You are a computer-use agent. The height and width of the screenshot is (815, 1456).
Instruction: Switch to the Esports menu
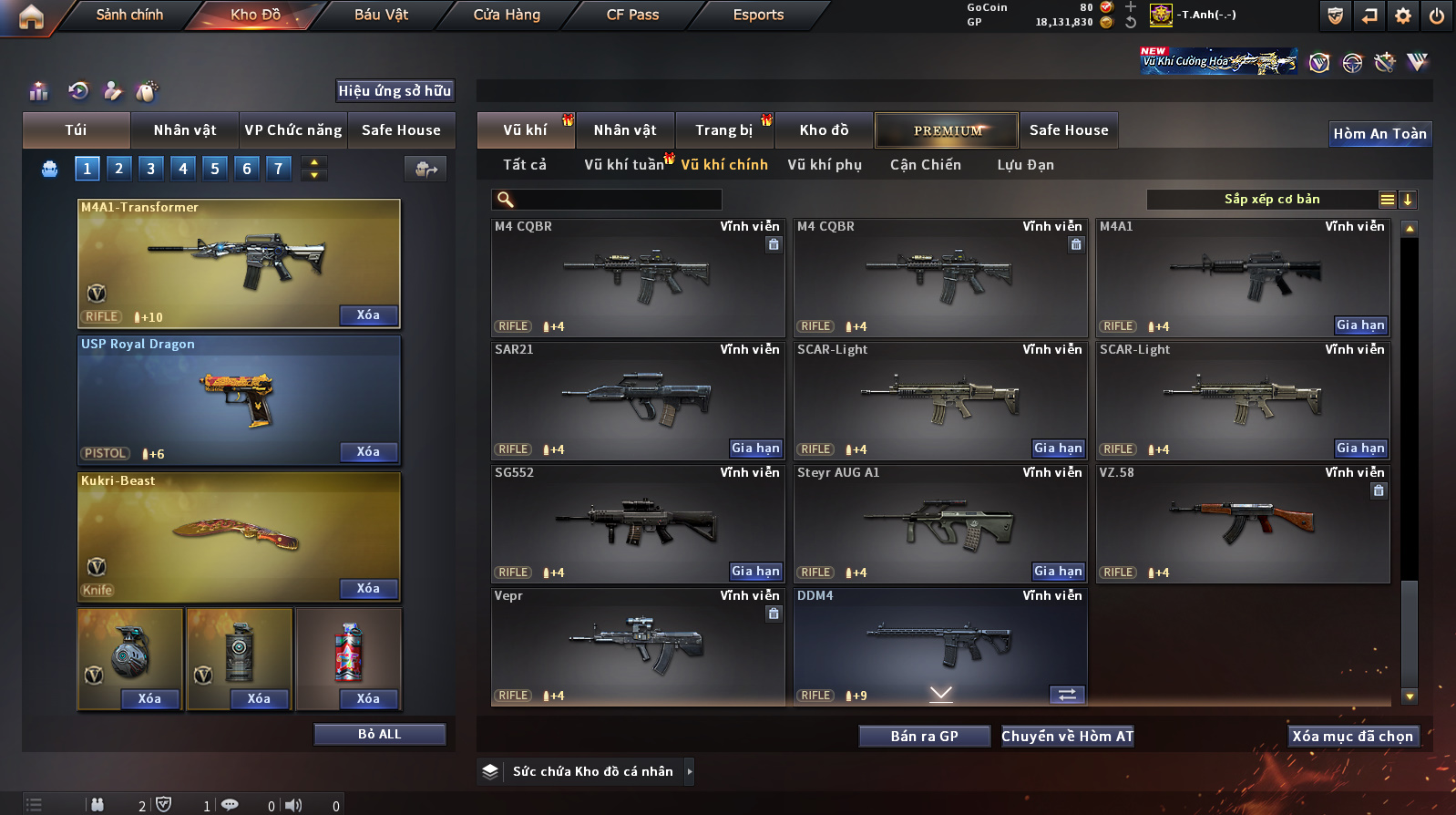(x=758, y=15)
